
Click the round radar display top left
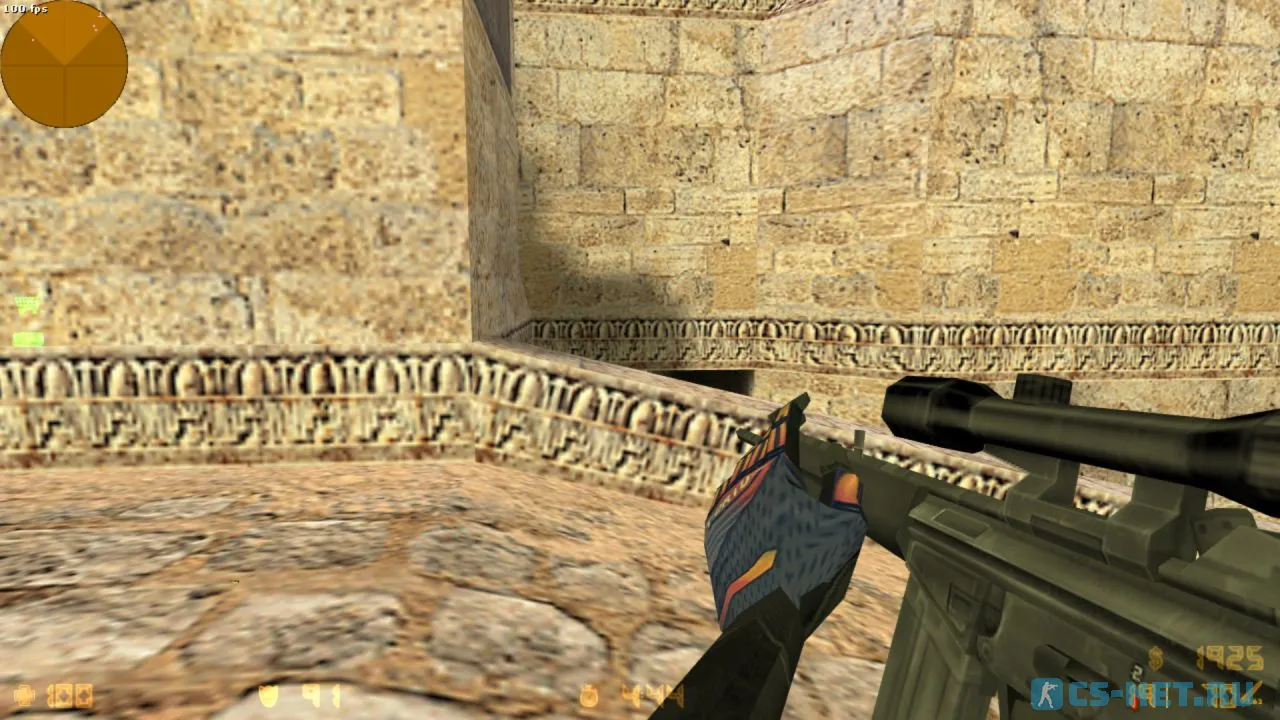(65, 63)
